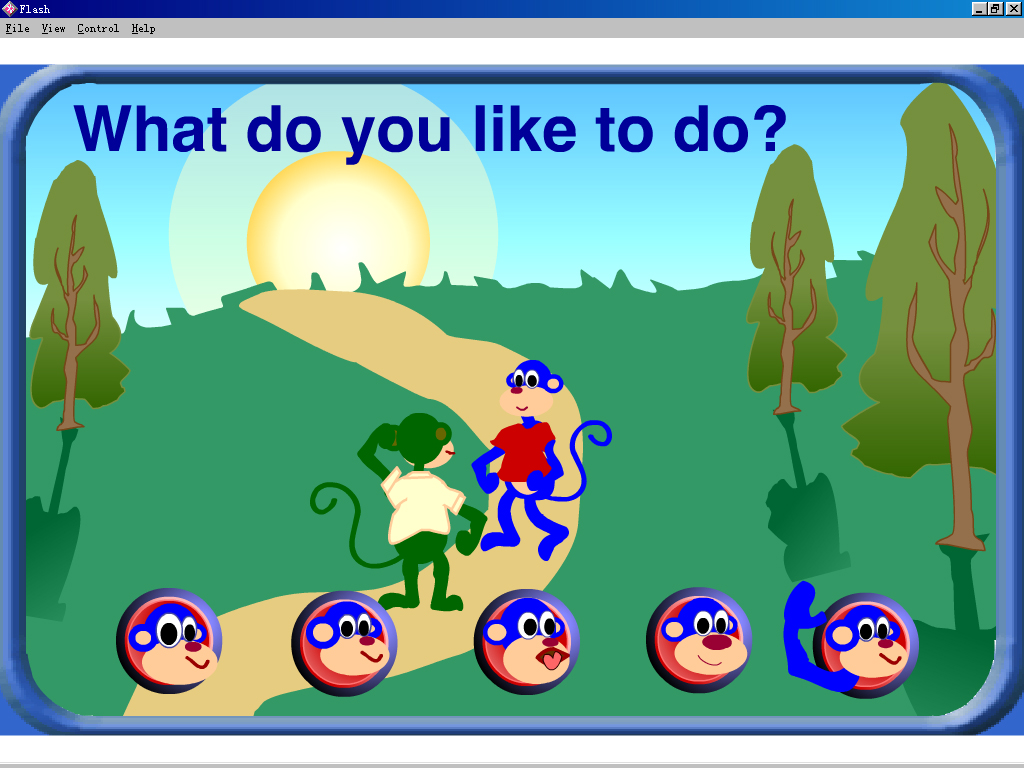Minimize the Flash window
1024x768 pixels.
tap(979, 8)
